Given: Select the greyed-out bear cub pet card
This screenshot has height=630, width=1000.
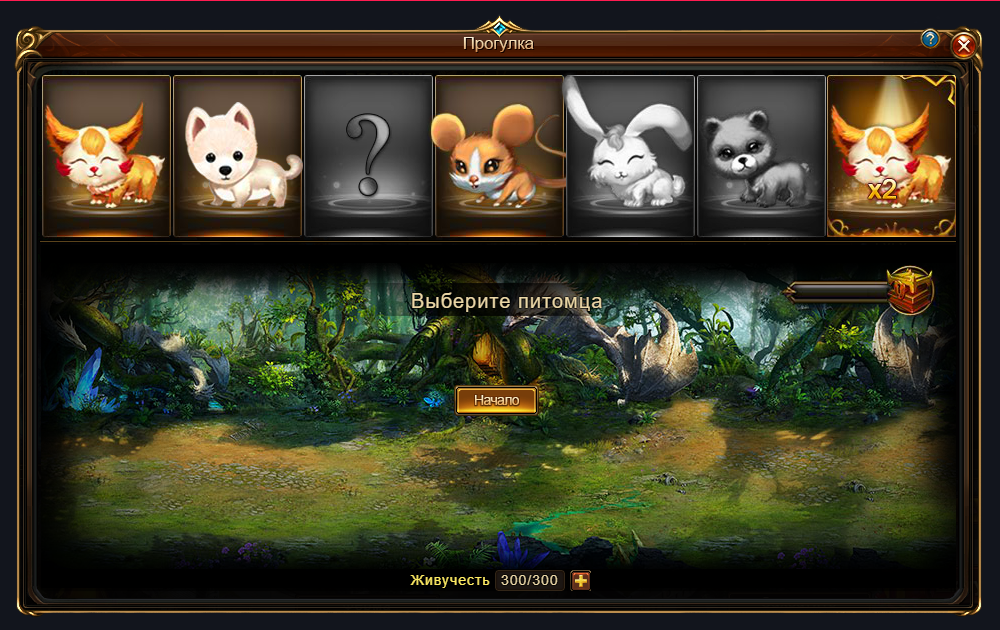Looking at the screenshot, I should point(761,156).
